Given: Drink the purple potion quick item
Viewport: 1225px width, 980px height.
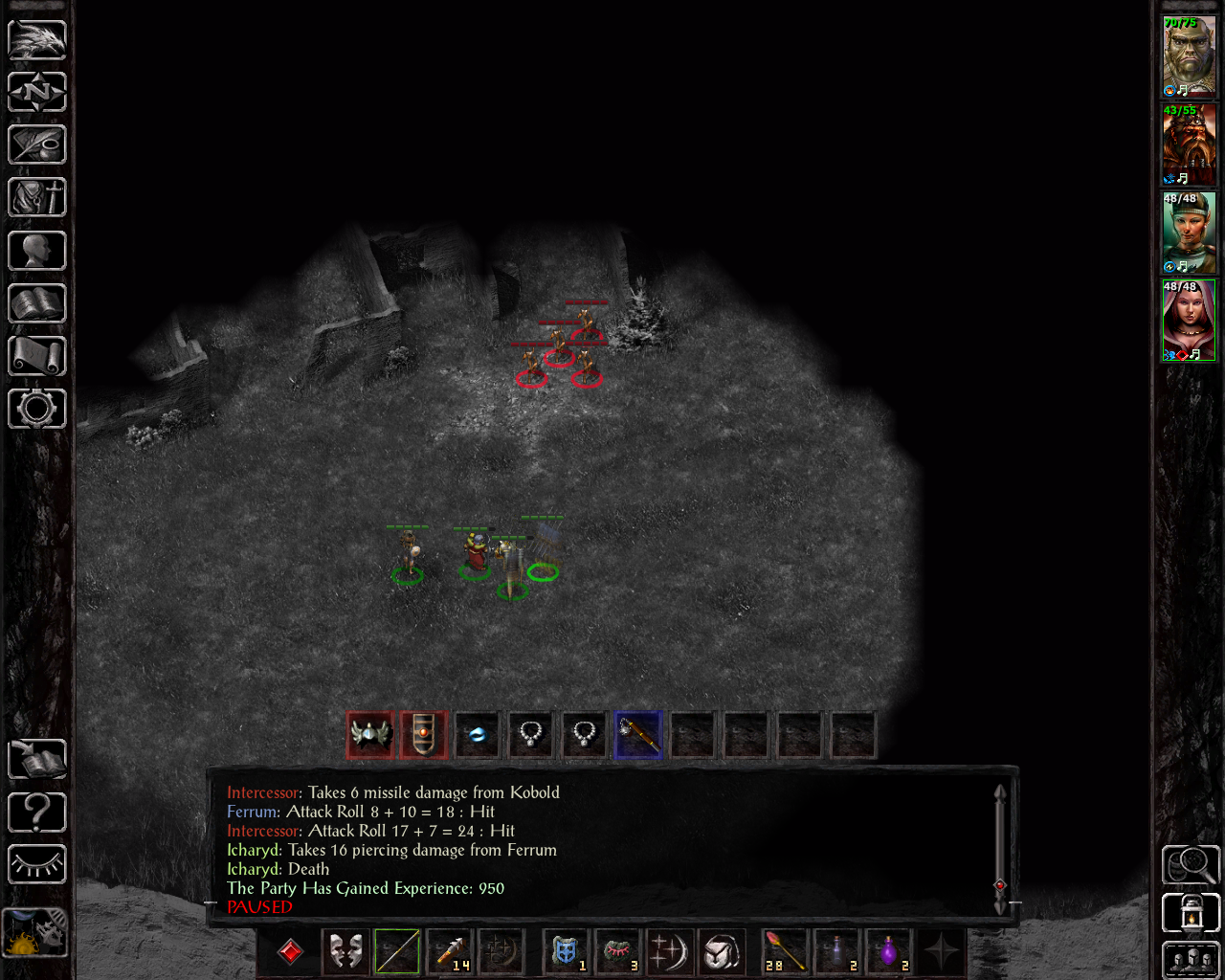Looking at the screenshot, I should [x=890, y=952].
